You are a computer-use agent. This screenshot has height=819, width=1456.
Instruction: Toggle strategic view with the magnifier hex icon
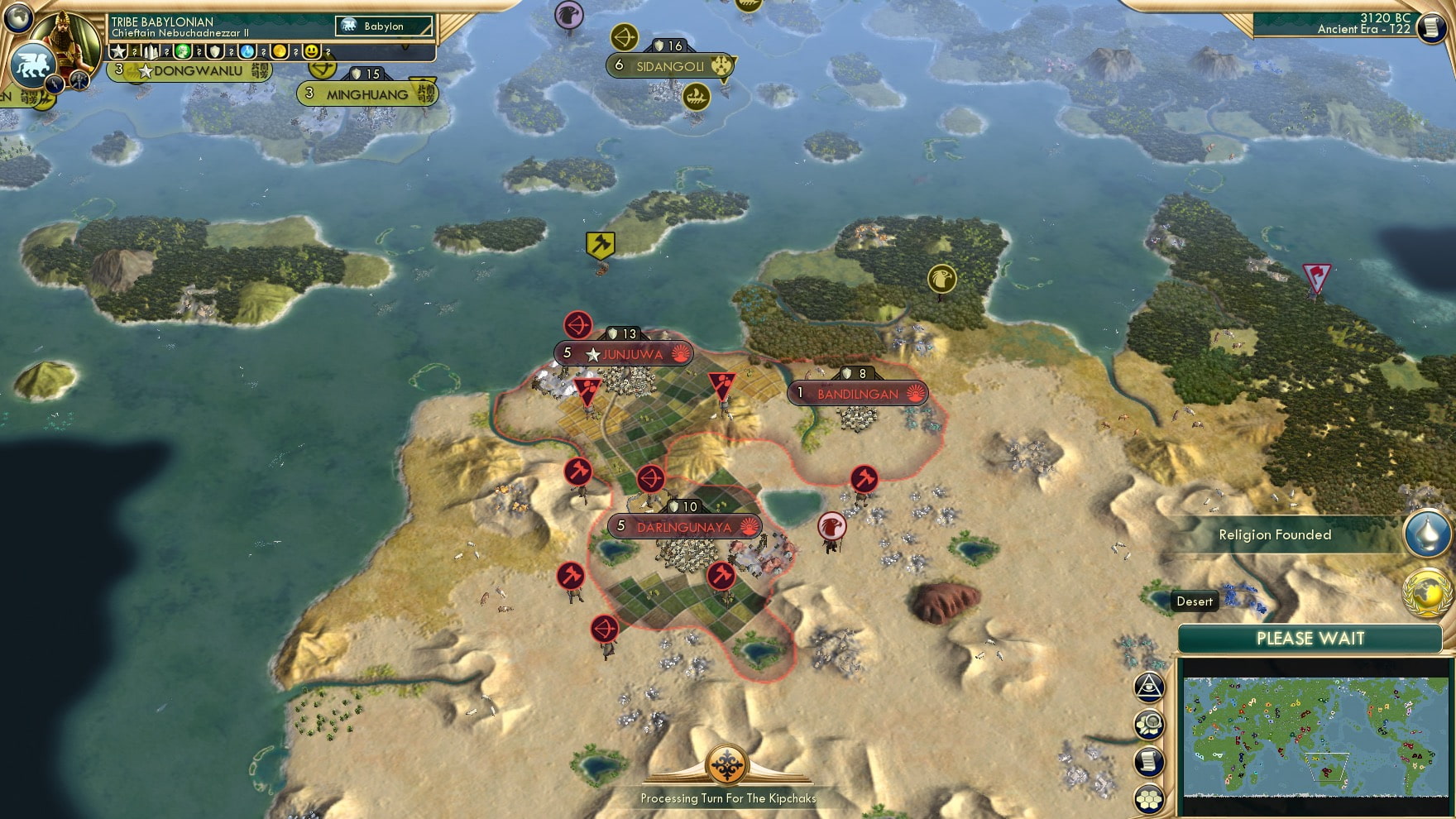point(1150,724)
